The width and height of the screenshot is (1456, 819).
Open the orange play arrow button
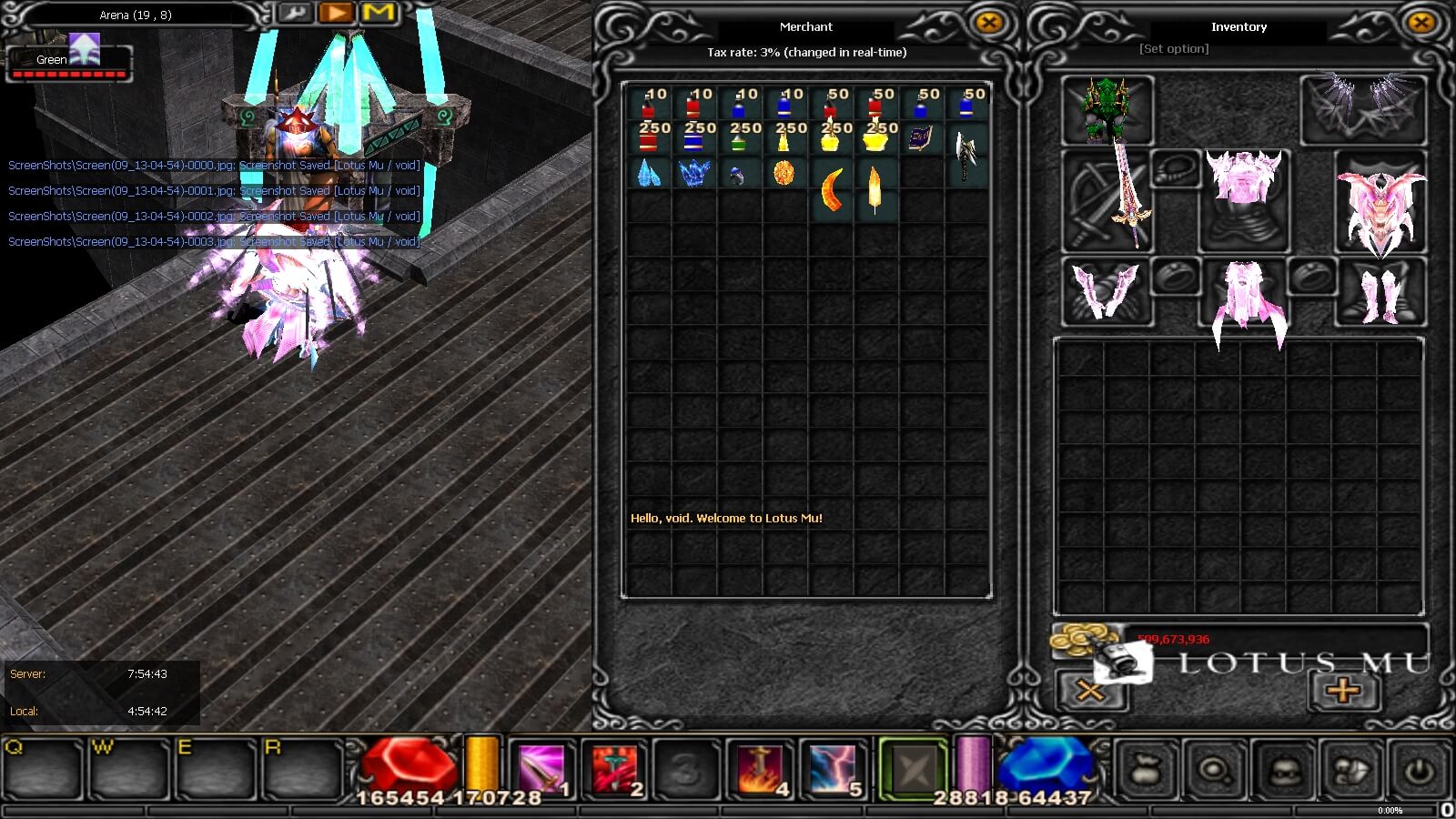click(x=337, y=14)
